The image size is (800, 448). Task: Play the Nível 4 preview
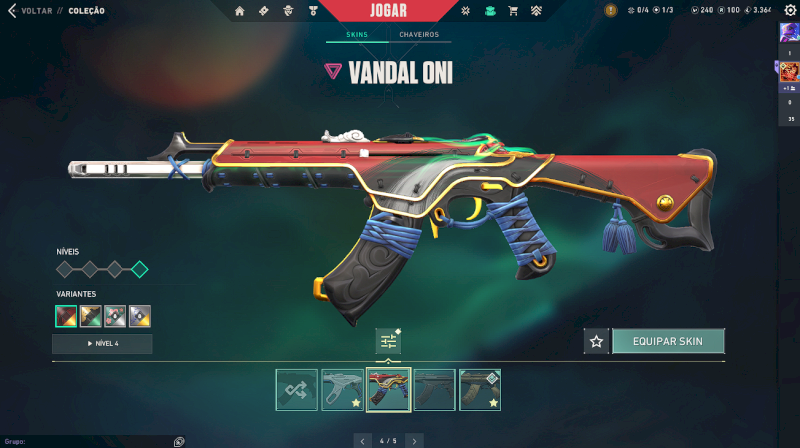102,344
